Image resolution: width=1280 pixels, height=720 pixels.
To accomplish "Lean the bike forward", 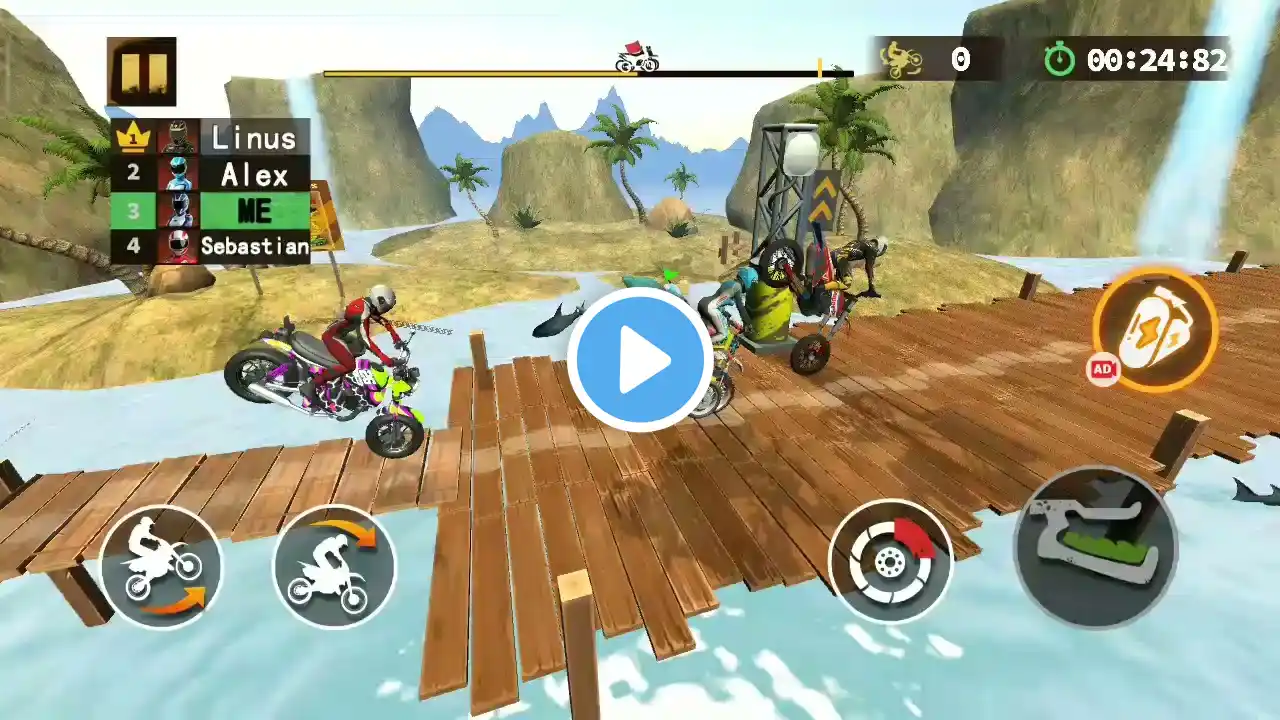I will click(334, 567).
